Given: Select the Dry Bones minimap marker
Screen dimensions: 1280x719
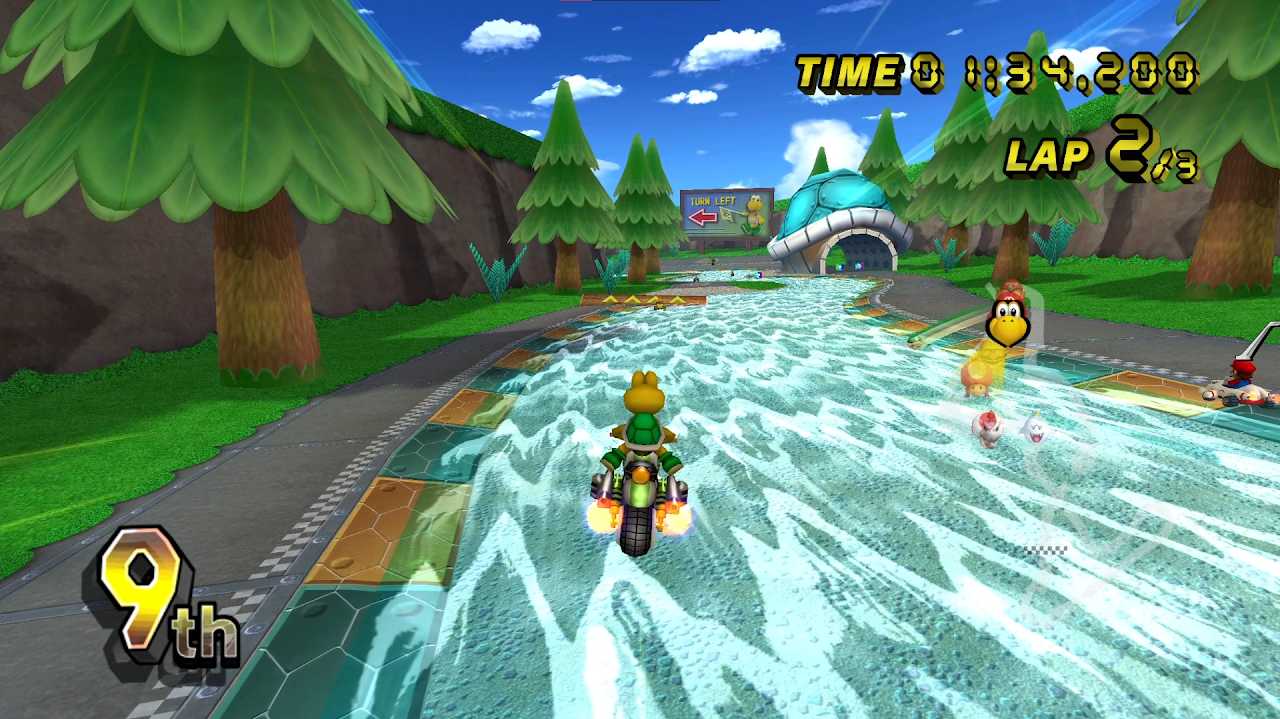Looking at the screenshot, I should coord(987,426).
